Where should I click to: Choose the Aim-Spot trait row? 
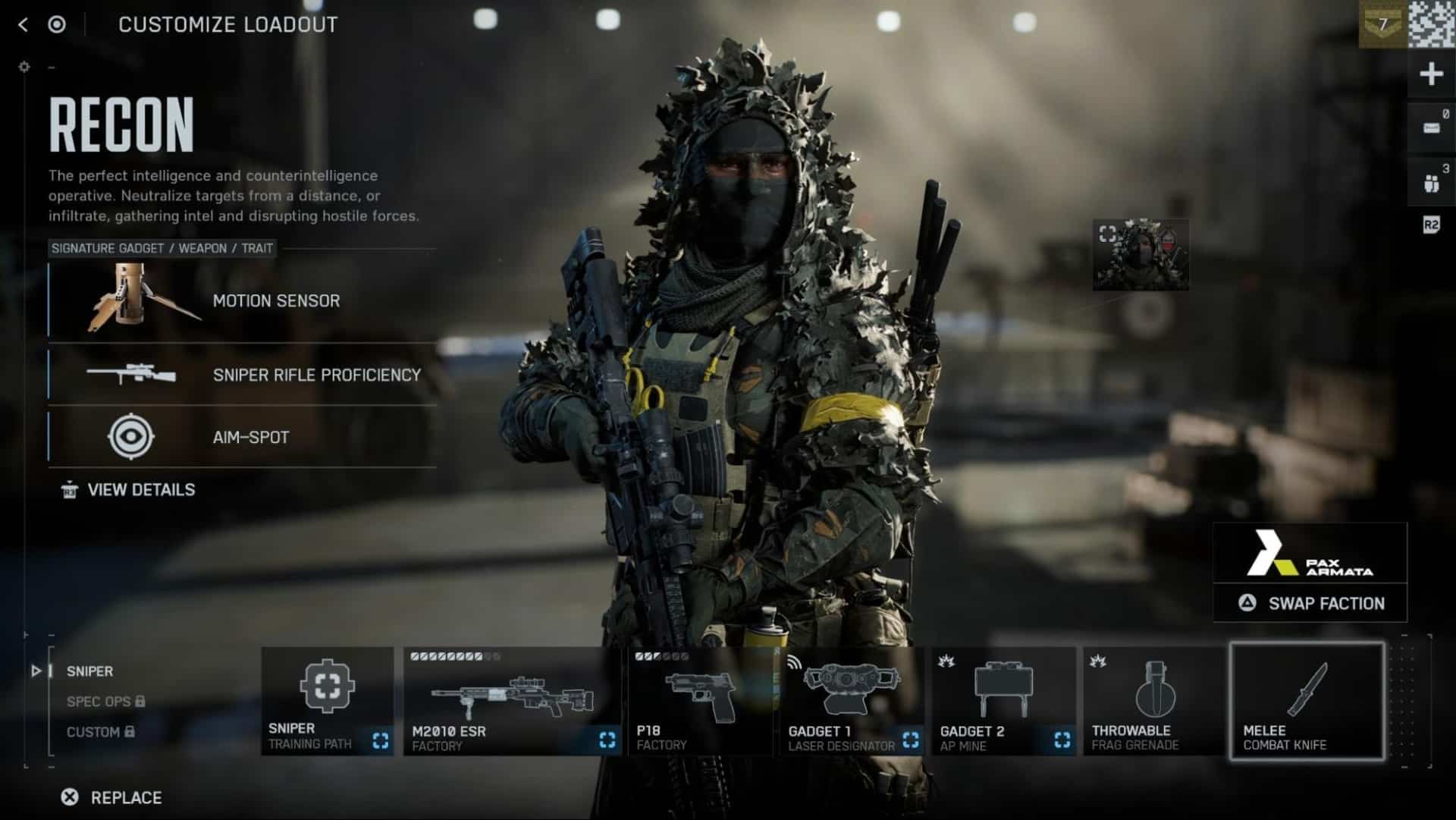pyautogui.click(x=243, y=437)
